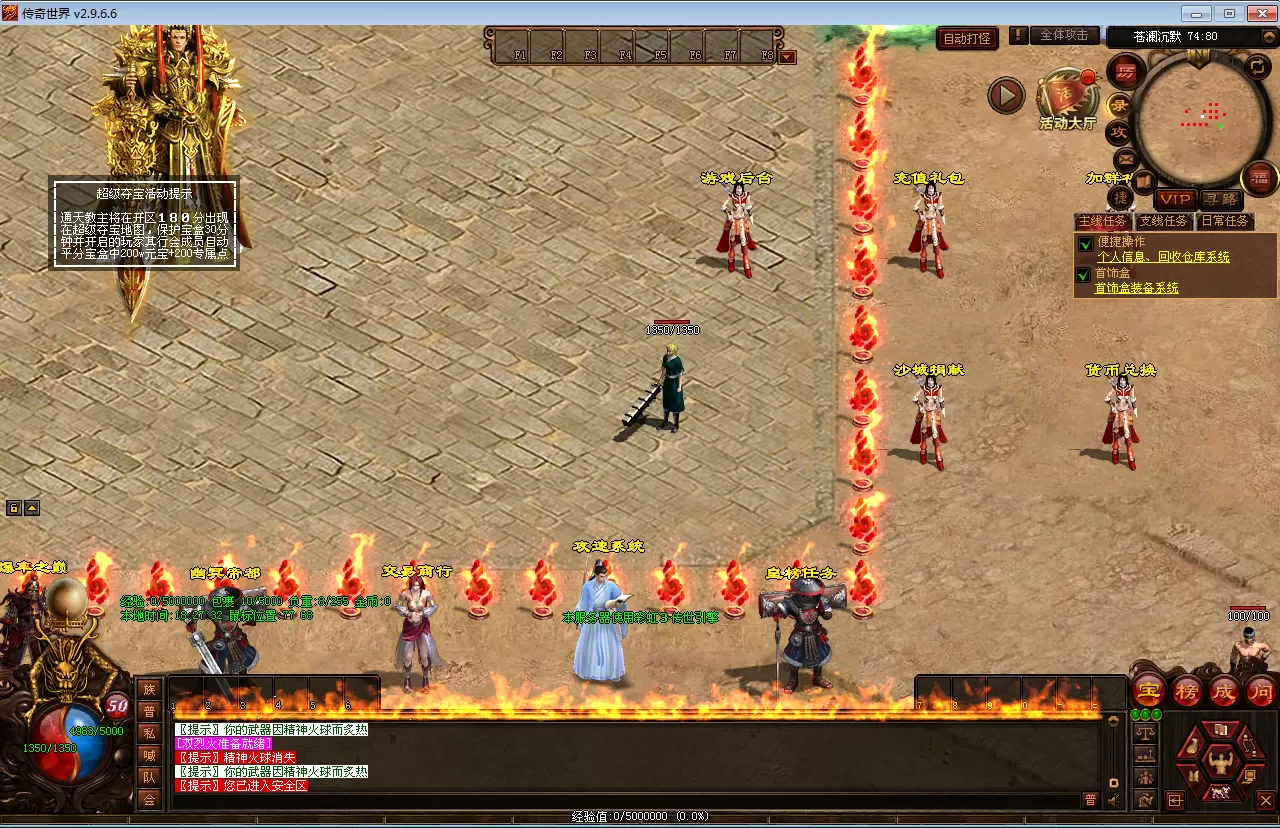Open the 宝 treasure shop orb
This screenshot has height=828, width=1280.
pyautogui.click(x=1147, y=689)
